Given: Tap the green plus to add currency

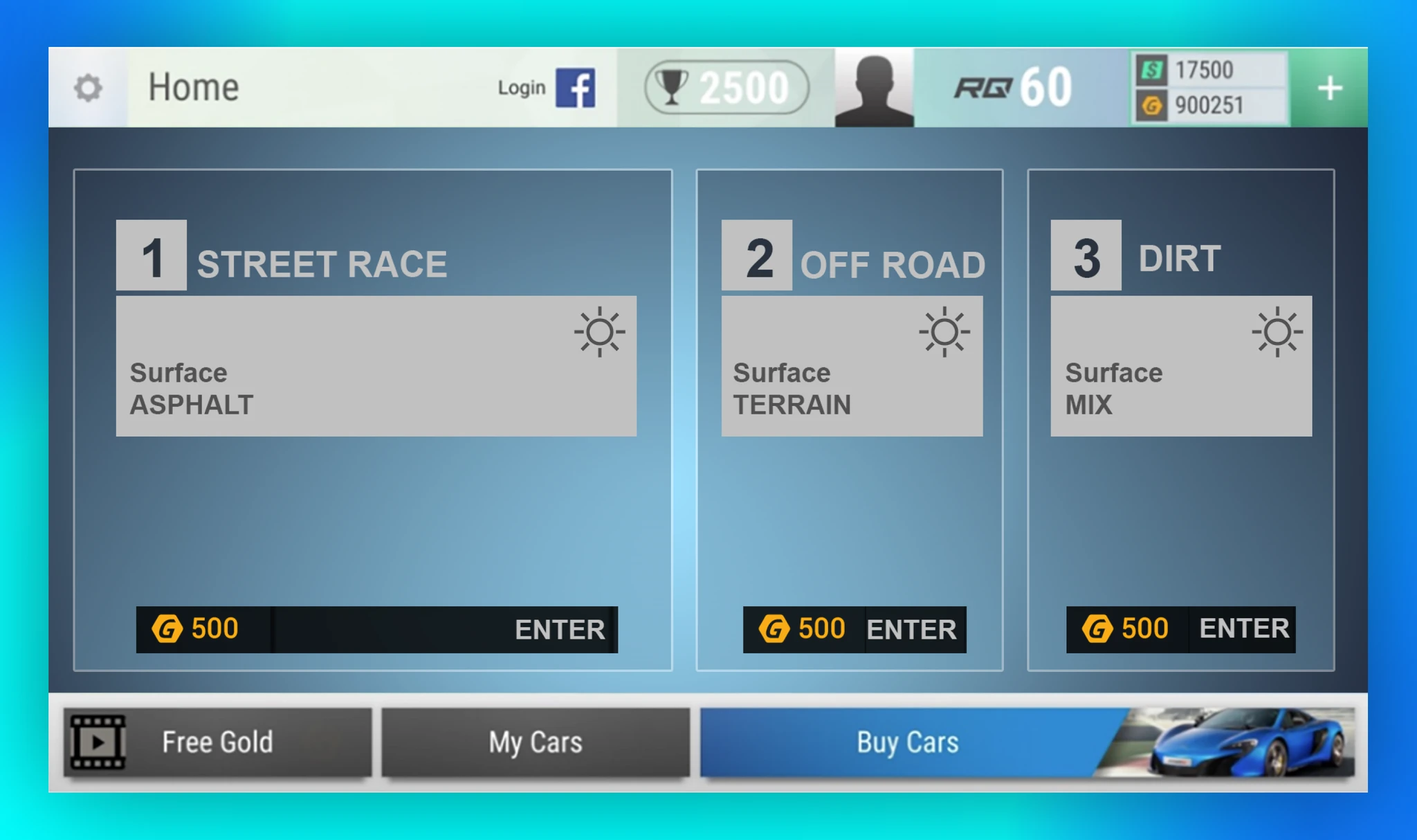Looking at the screenshot, I should (1328, 88).
